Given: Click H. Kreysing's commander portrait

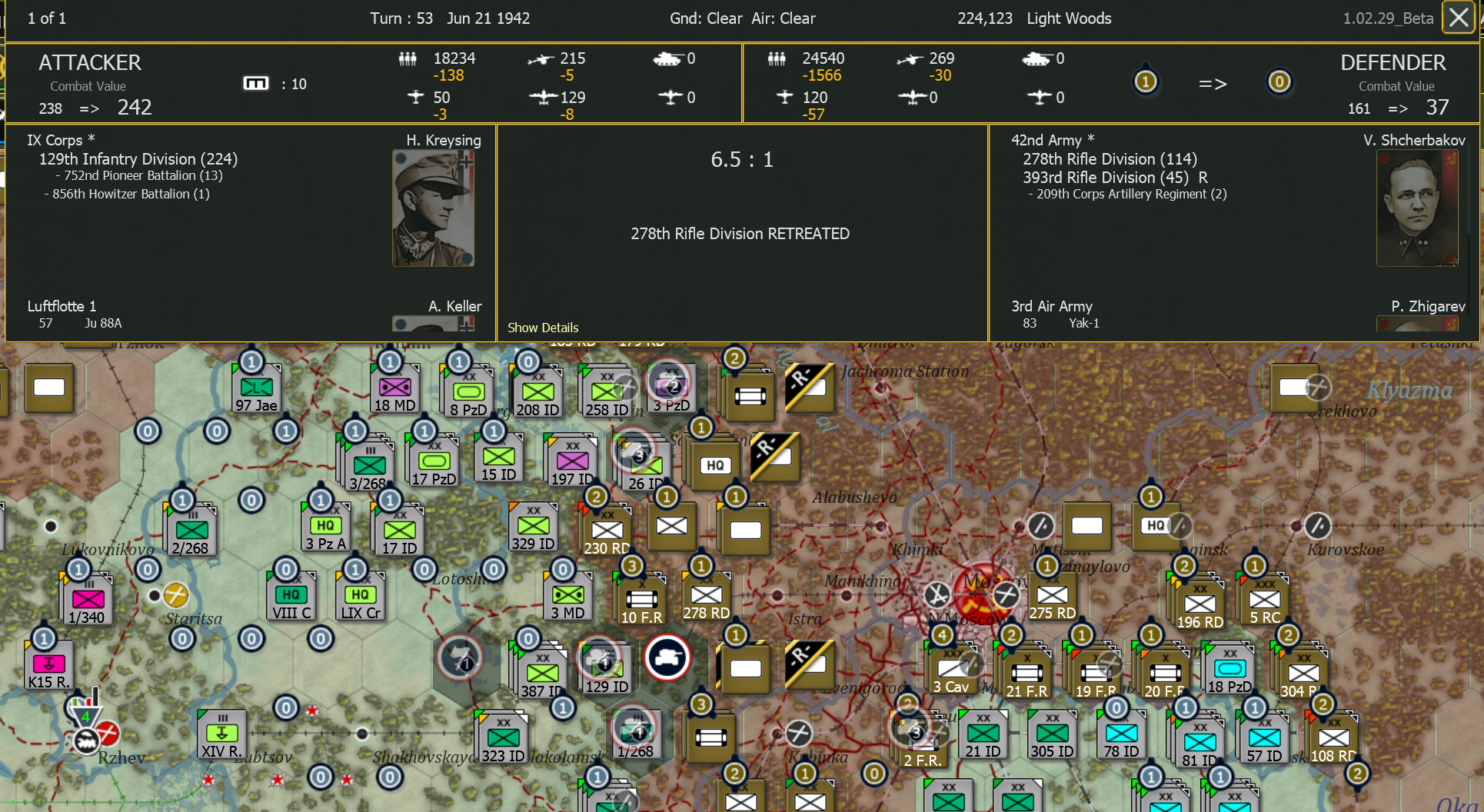Looking at the screenshot, I should click(433, 208).
